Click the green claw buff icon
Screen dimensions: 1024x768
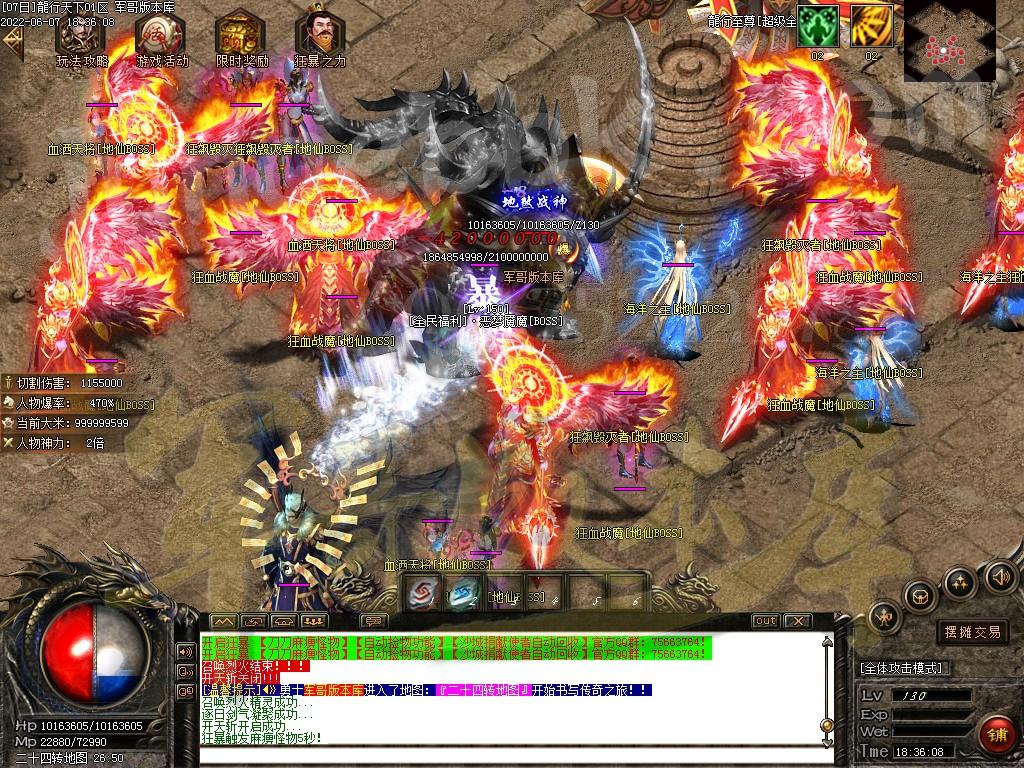[x=817, y=25]
